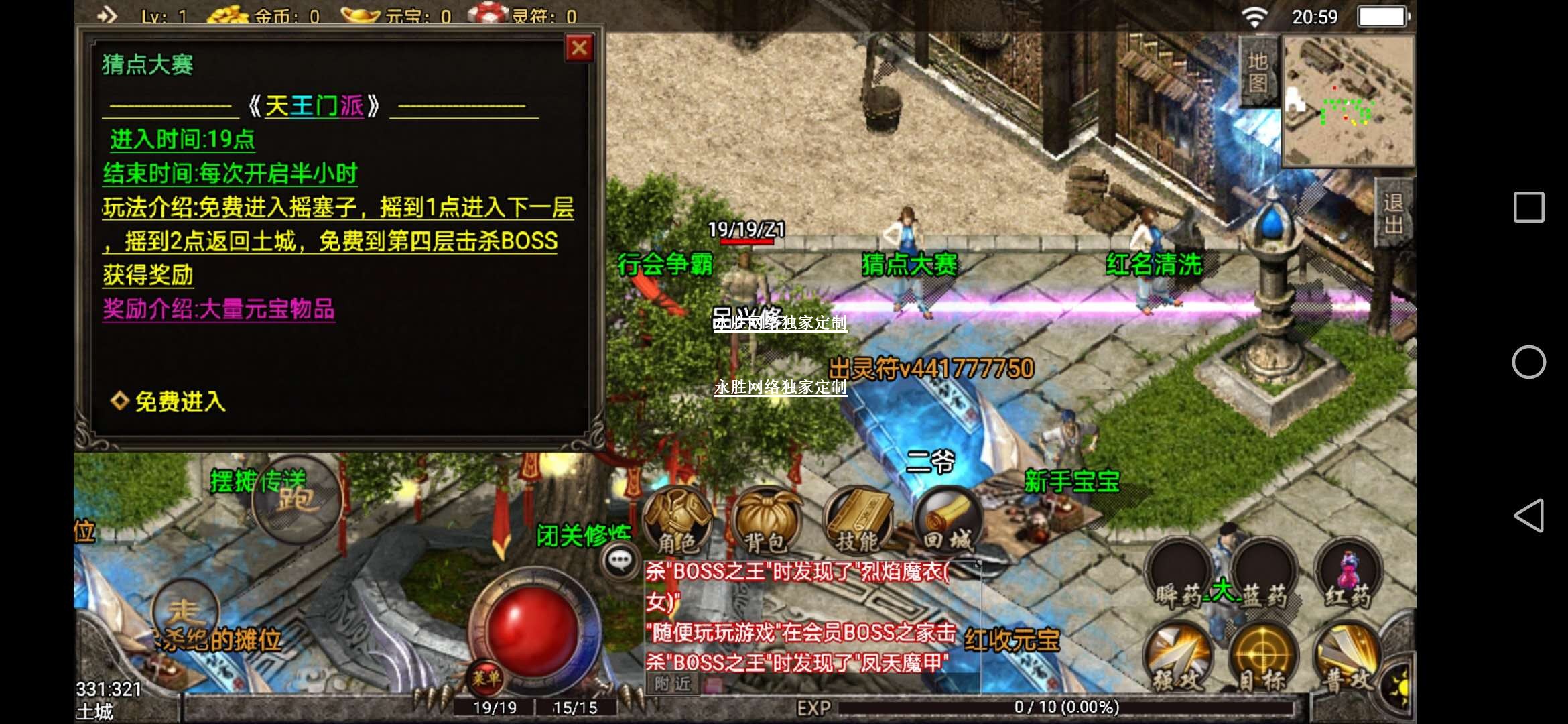
Task: Open the 地图 map button
Action: pyautogui.click(x=1258, y=71)
